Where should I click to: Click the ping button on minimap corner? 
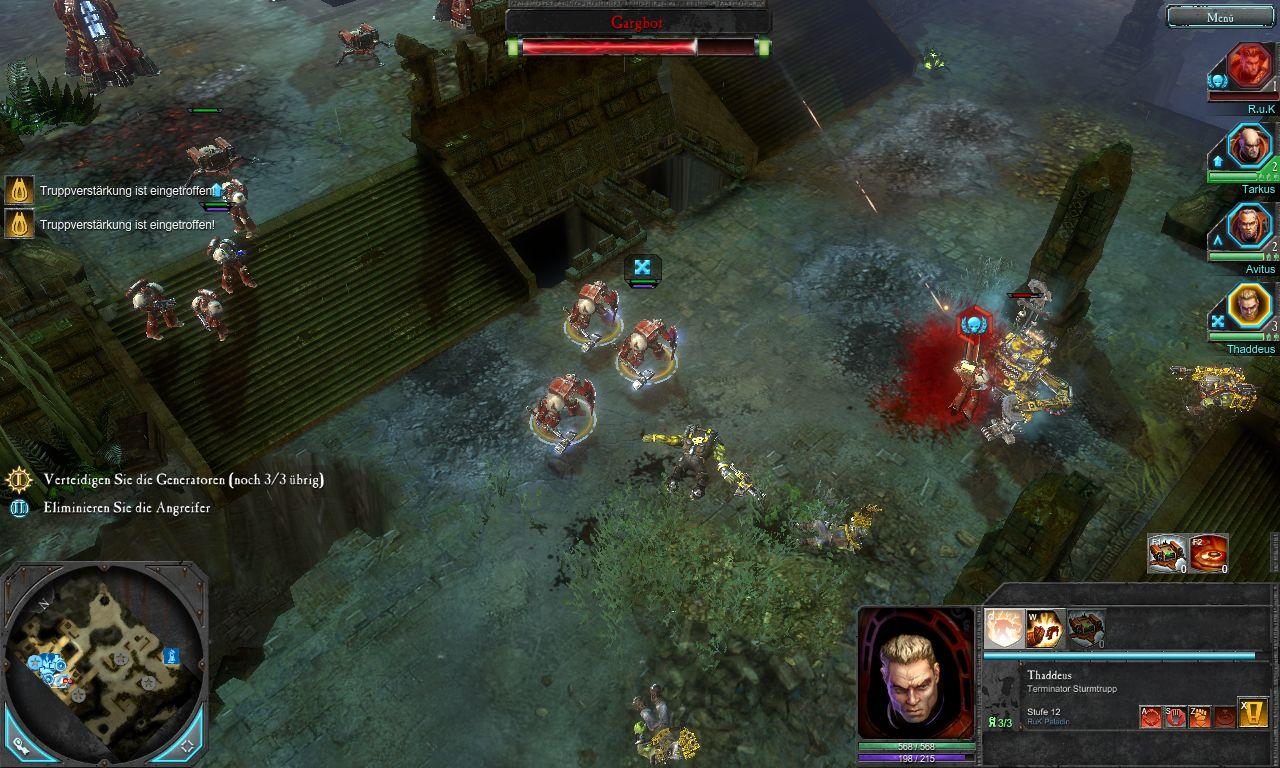click(x=21, y=745)
